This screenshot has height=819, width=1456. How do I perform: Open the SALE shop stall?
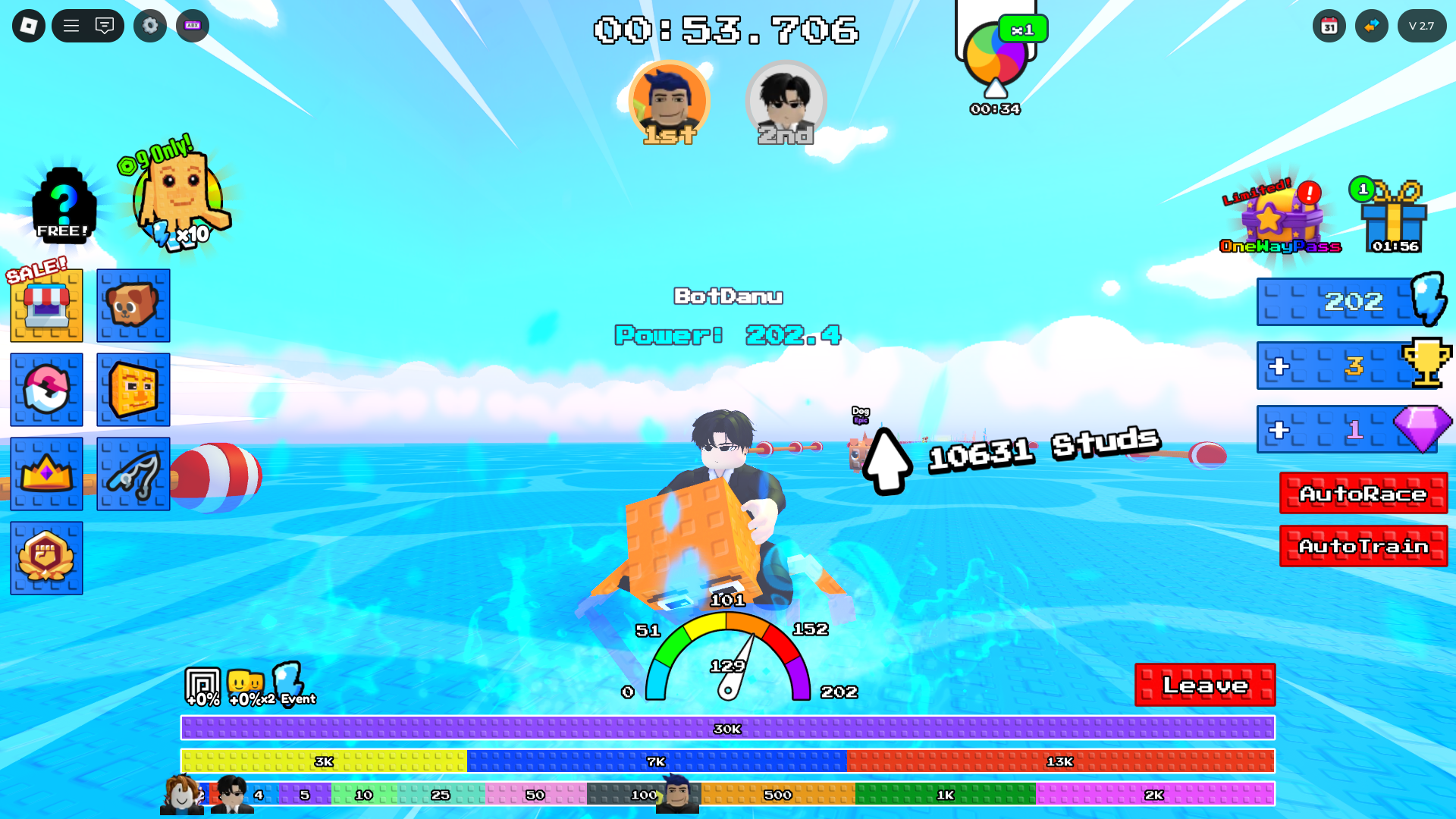point(46,306)
